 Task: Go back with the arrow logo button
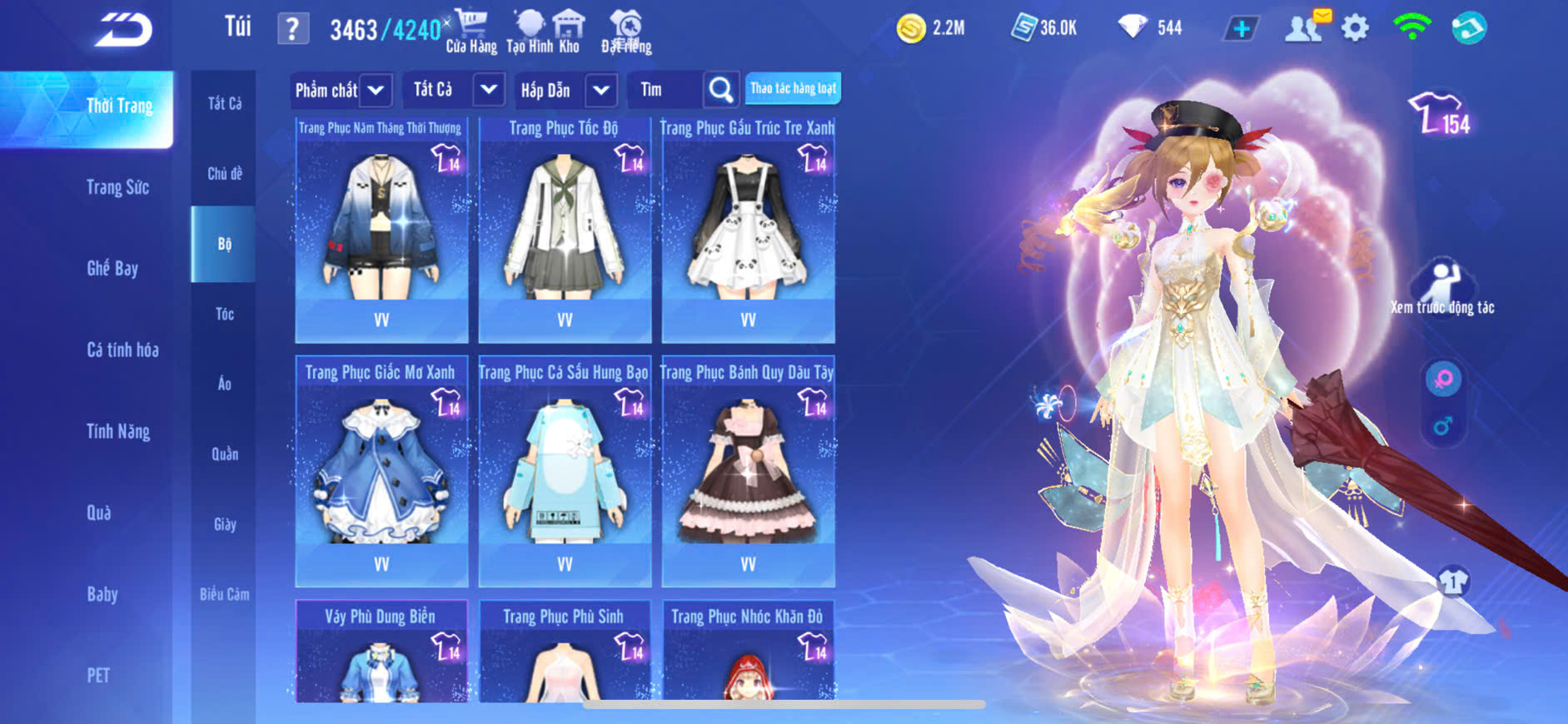point(123,30)
